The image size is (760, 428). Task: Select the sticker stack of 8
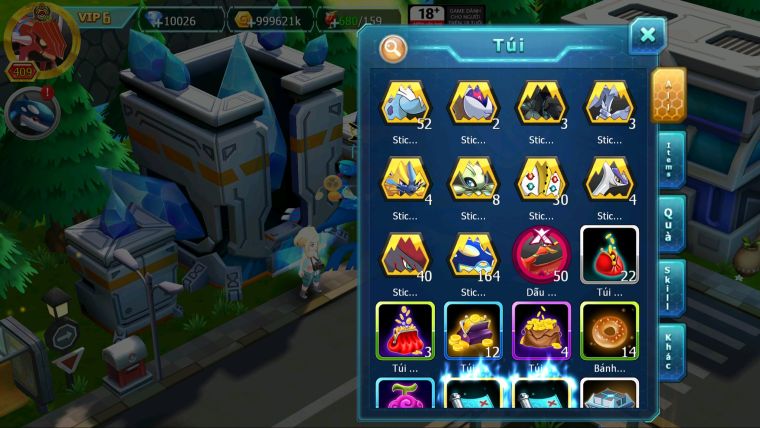[x=472, y=180]
